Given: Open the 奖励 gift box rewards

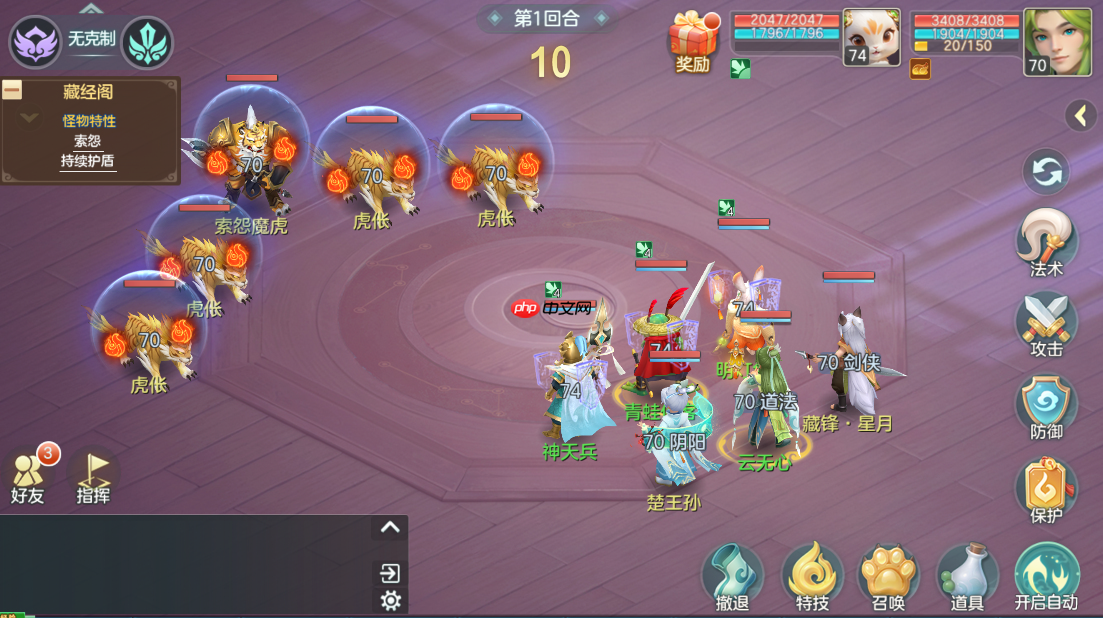Looking at the screenshot, I should click(x=693, y=42).
